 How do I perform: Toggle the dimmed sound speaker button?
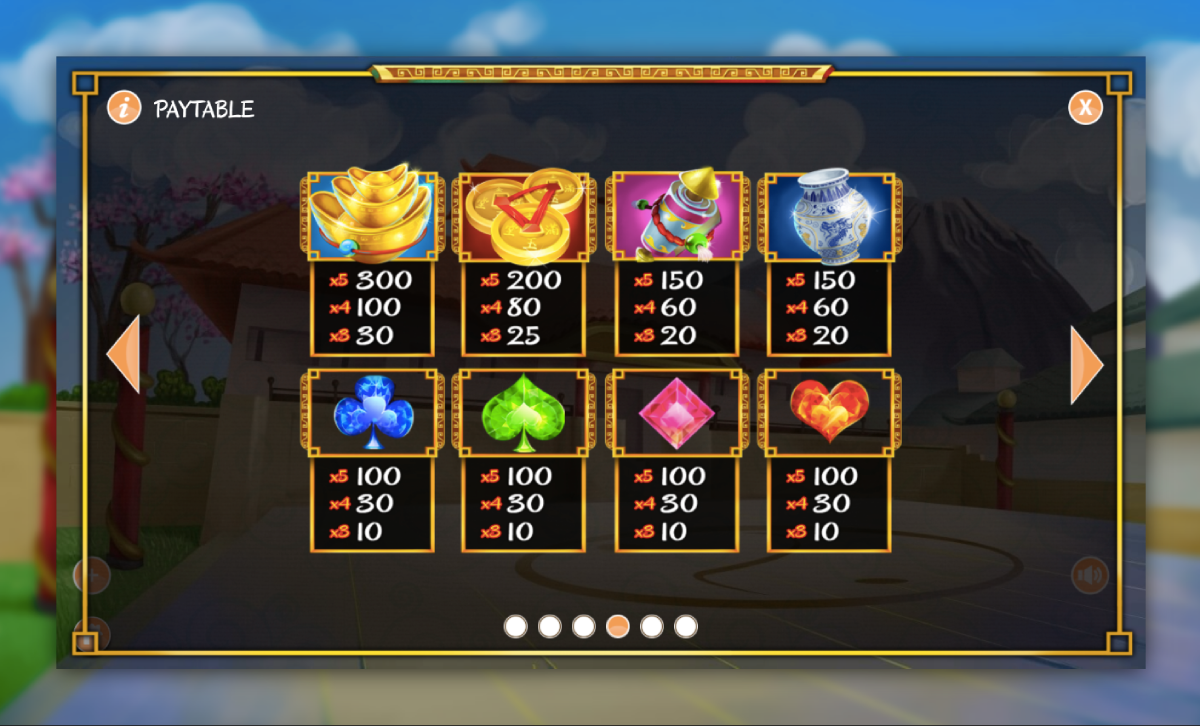click(1089, 575)
